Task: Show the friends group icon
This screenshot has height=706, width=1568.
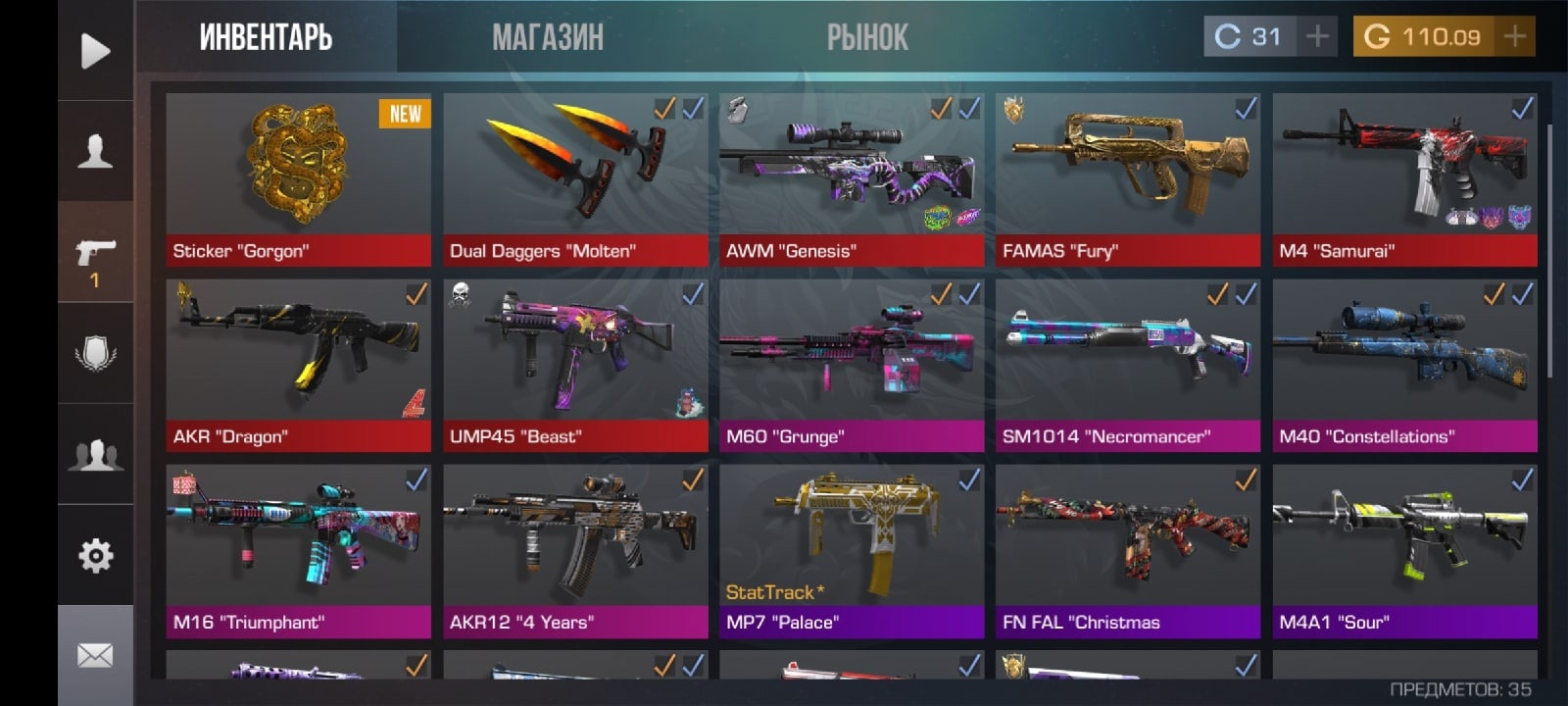Action: pyautogui.click(x=95, y=455)
